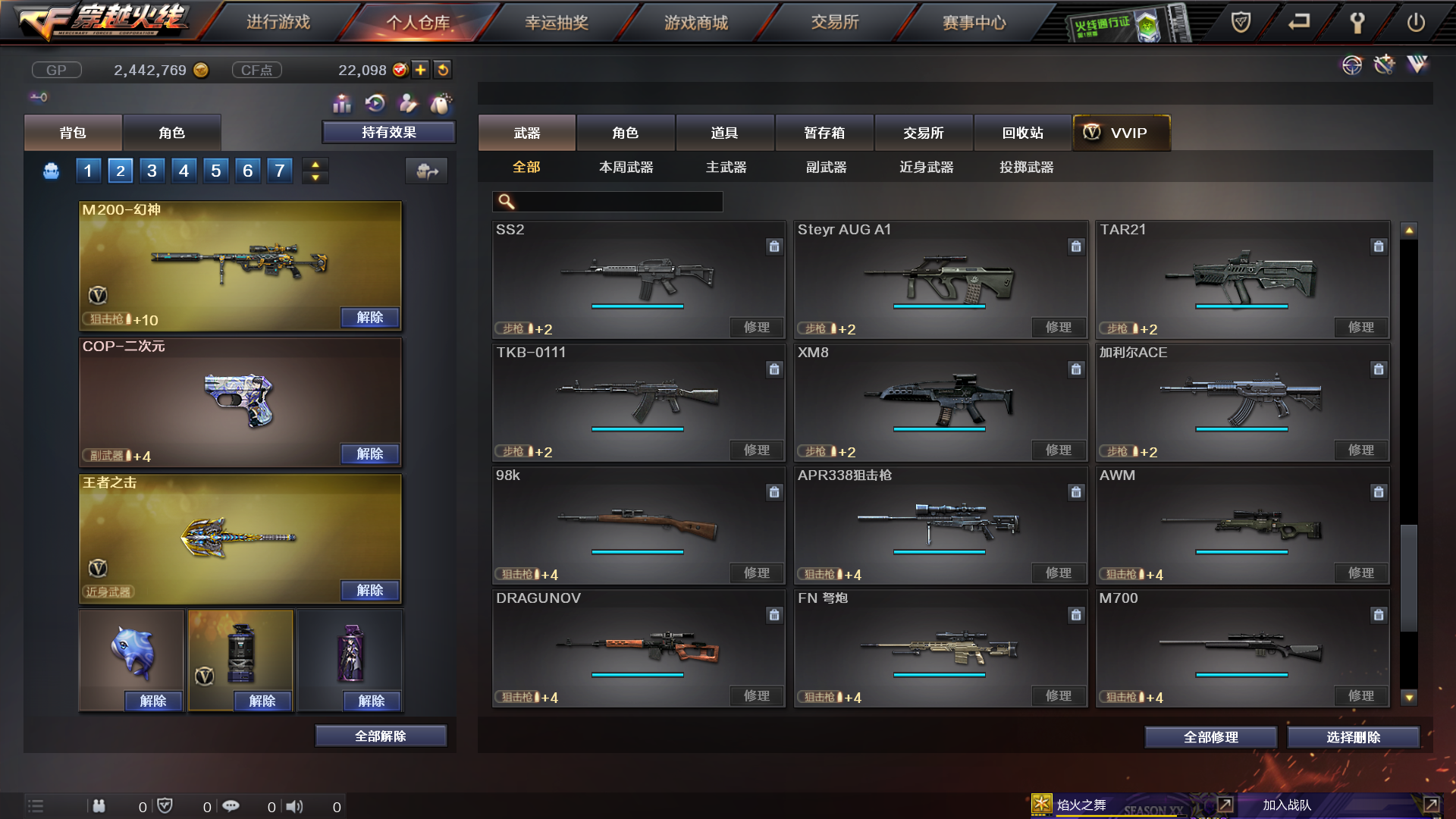Image resolution: width=1456 pixels, height=819 pixels.
Task: Repair the Steyr AUG A1
Action: pyautogui.click(x=1058, y=328)
